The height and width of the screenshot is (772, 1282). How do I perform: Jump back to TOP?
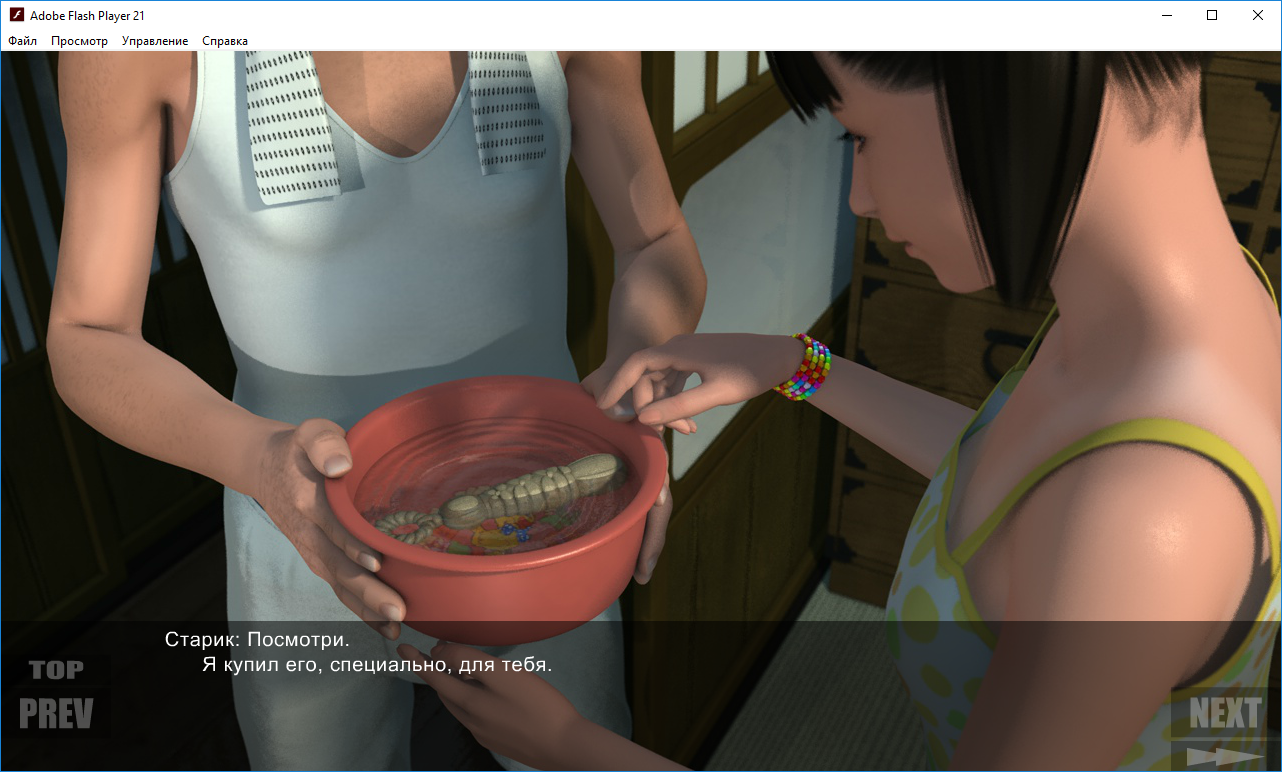pos(56,669)
